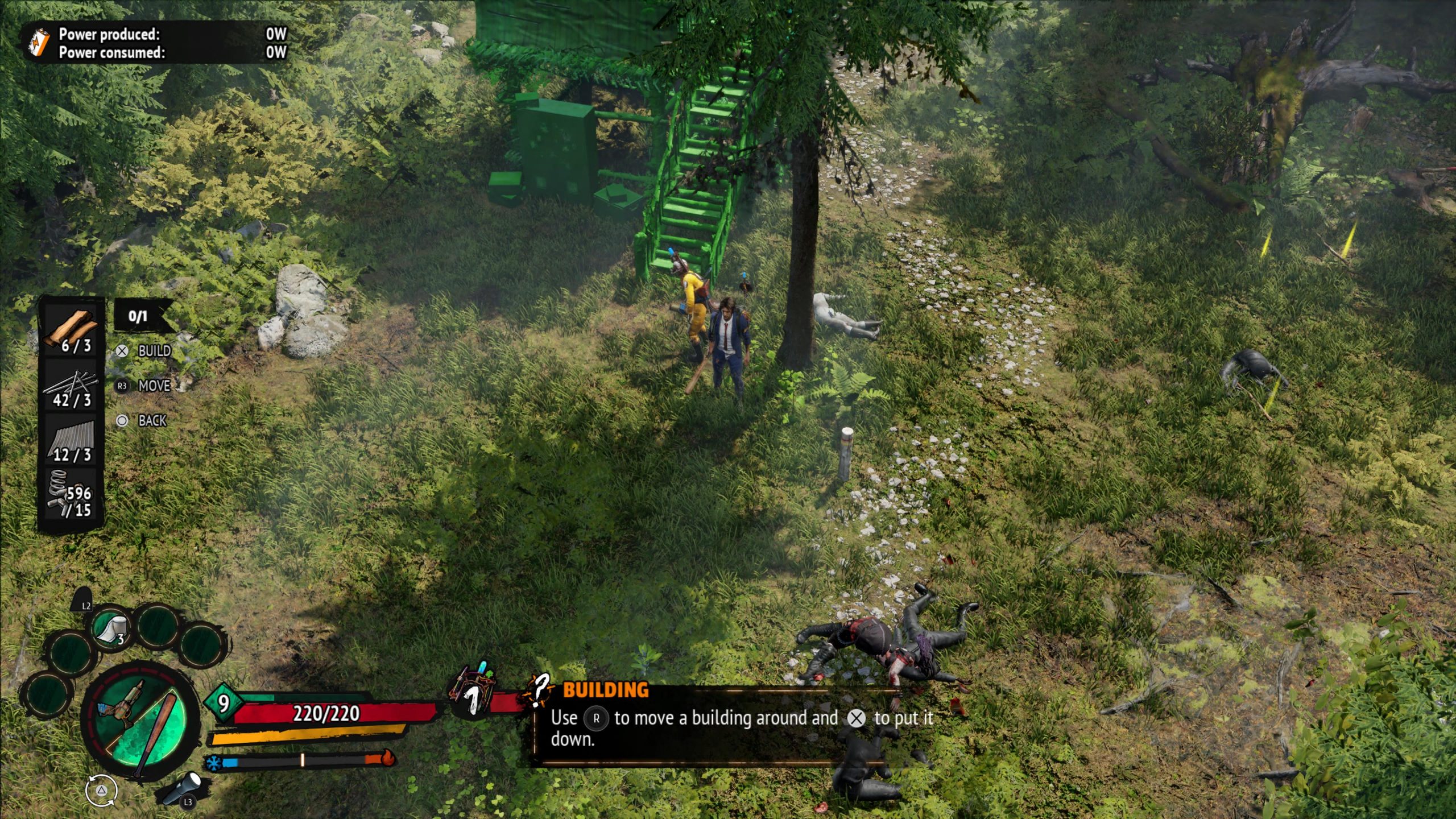Screen dimensions: 1456x819
Task: Click the power battery icon
Action: (x=39, y=43)
